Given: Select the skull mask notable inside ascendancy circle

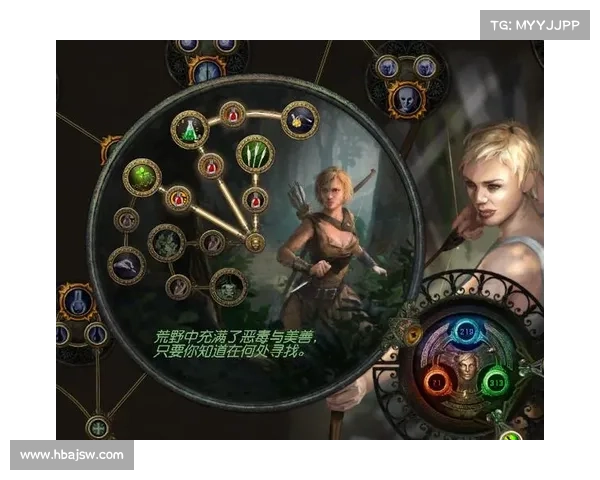Looking at the screenshot, I should click(x=228, y=287).
